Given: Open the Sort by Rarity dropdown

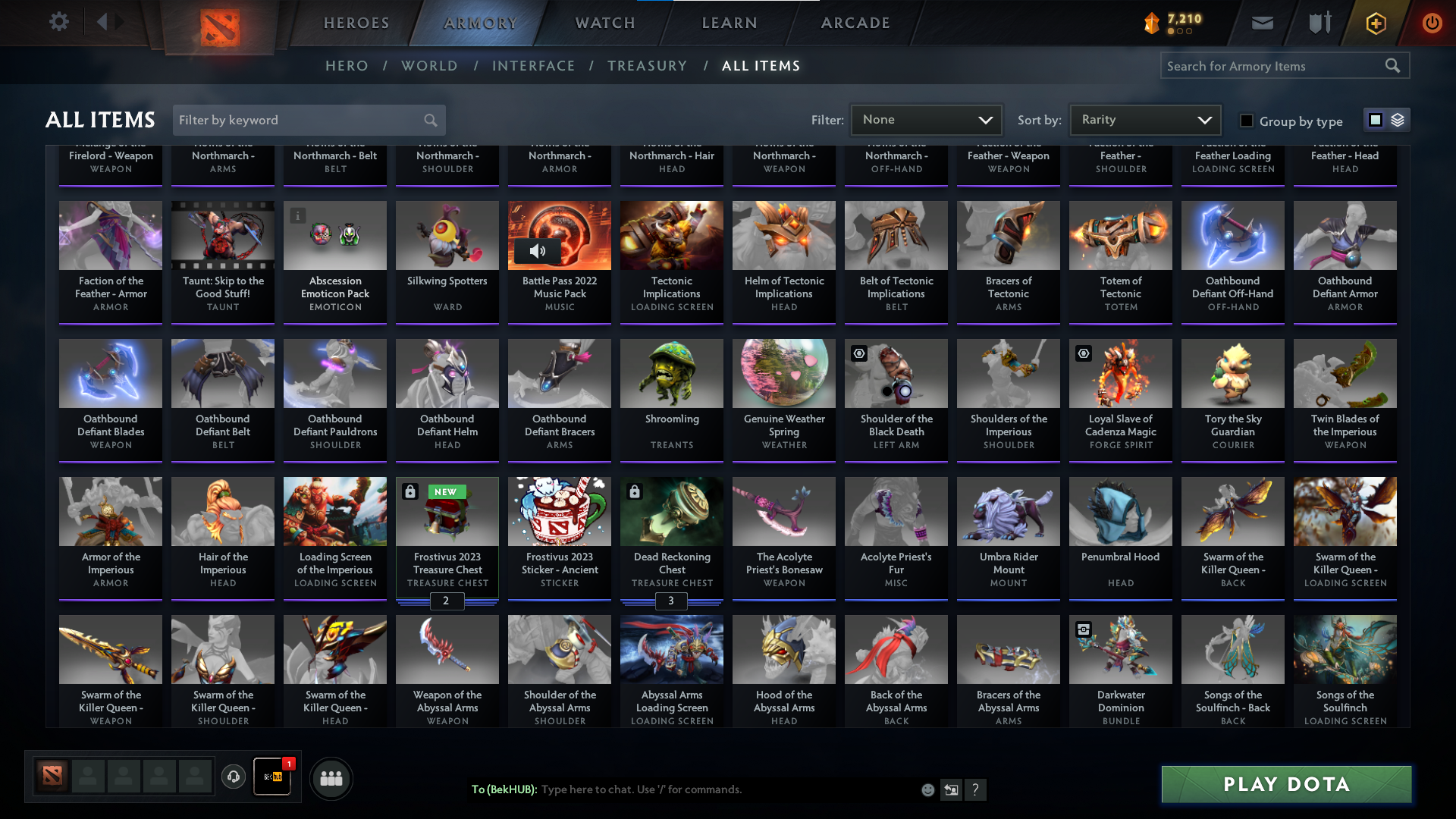Looking at the screenshot, I should (1144, 119).
